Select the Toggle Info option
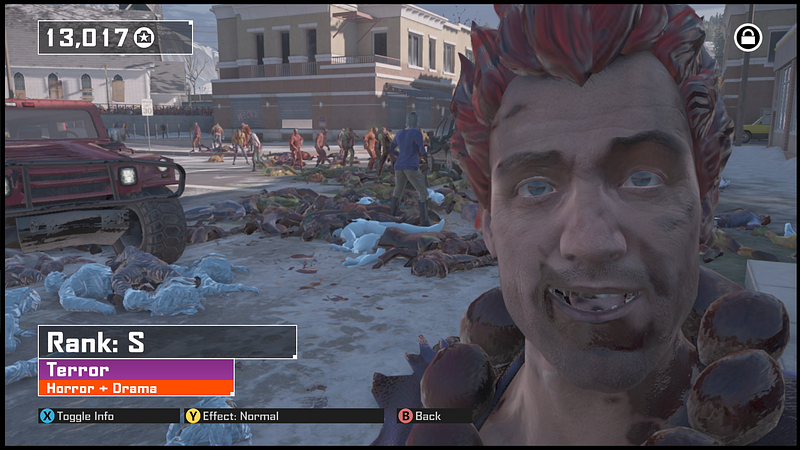 pyautogui.click(x=77, y=416)
